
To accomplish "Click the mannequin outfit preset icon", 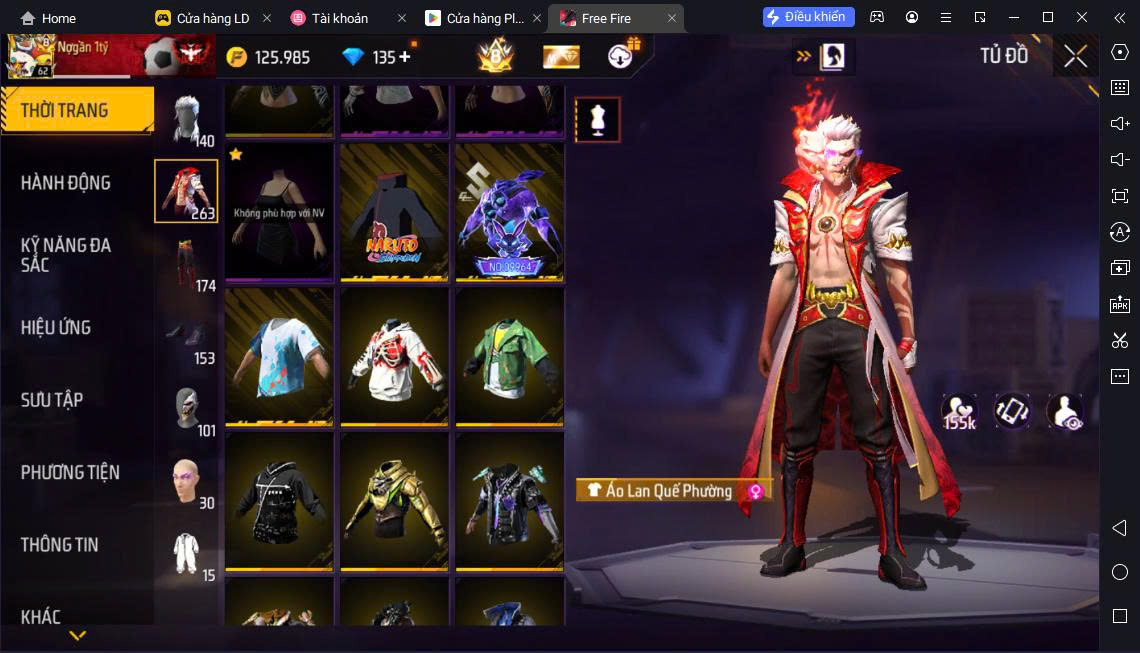I will coord(597,120).
